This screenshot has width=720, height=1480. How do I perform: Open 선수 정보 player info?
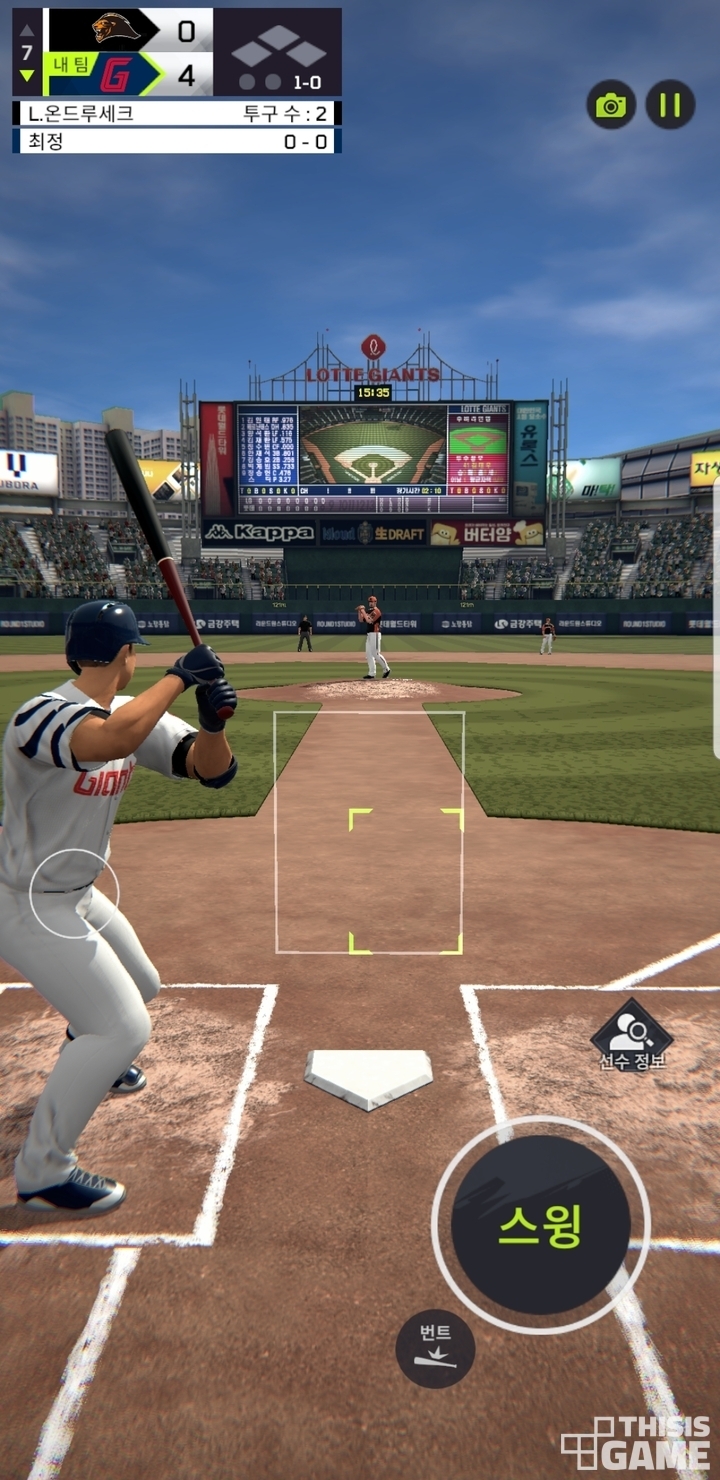pyautogui.click(x=631, y=1036)
